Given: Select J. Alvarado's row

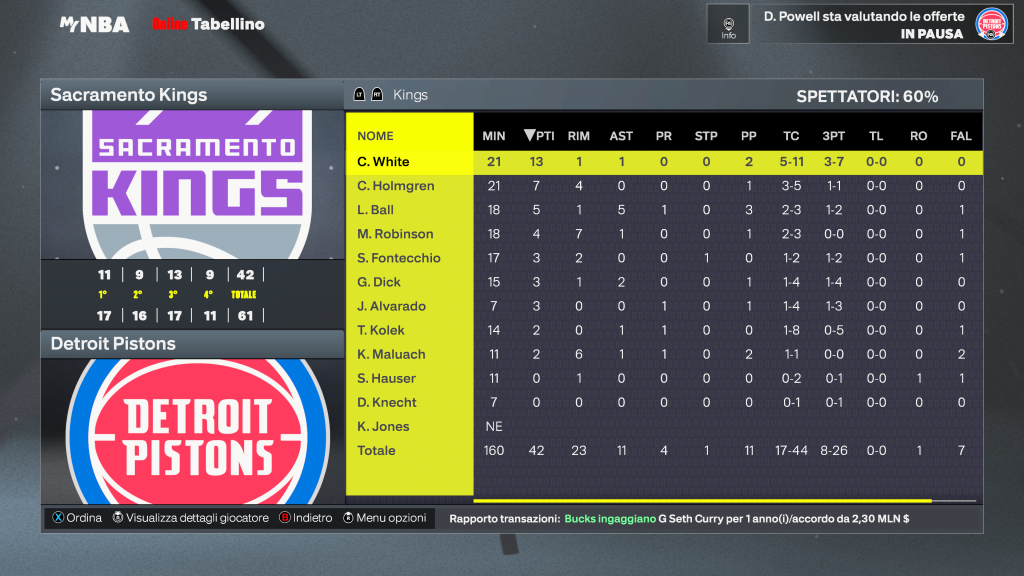Looking at the screenshot, I should [x=391, y=306].
